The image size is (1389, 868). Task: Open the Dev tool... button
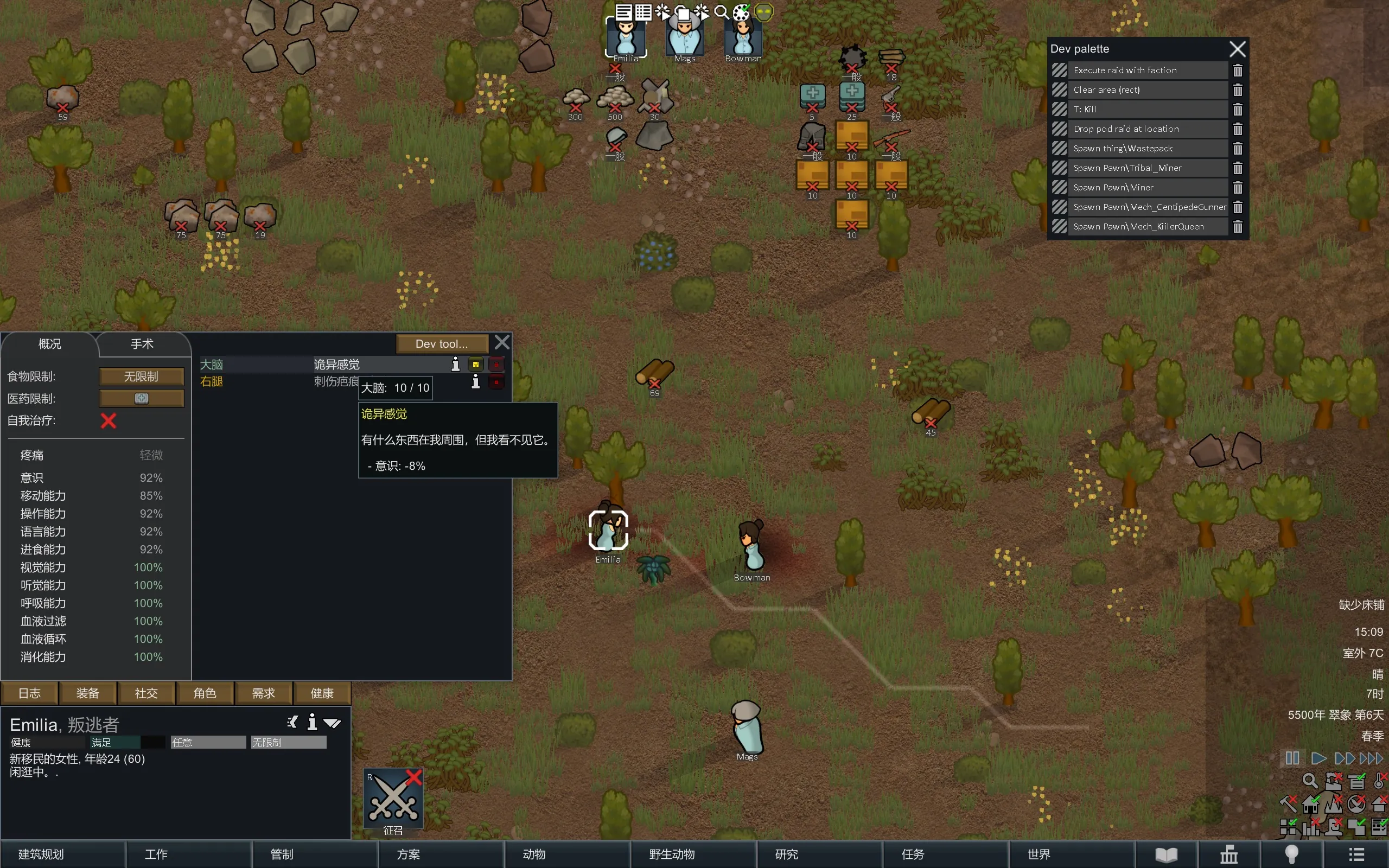(x=441, y=343)
